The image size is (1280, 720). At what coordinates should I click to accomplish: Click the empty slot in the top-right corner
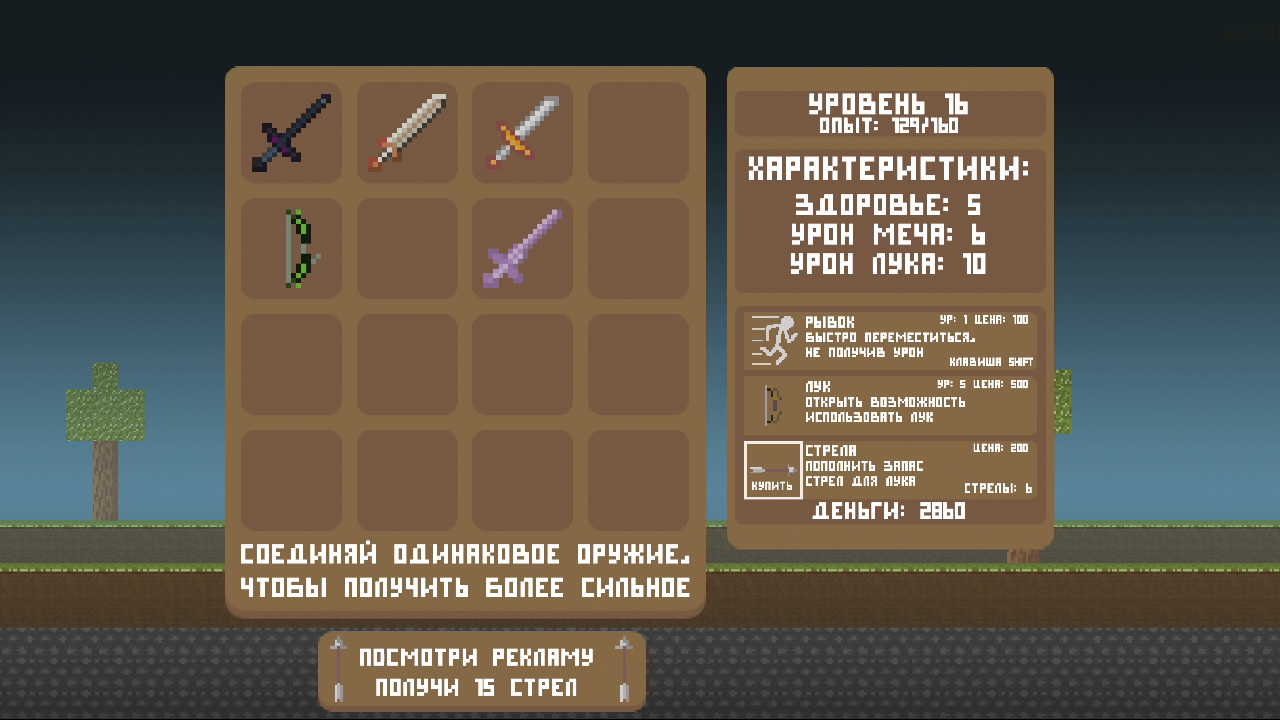coord(638,133)
